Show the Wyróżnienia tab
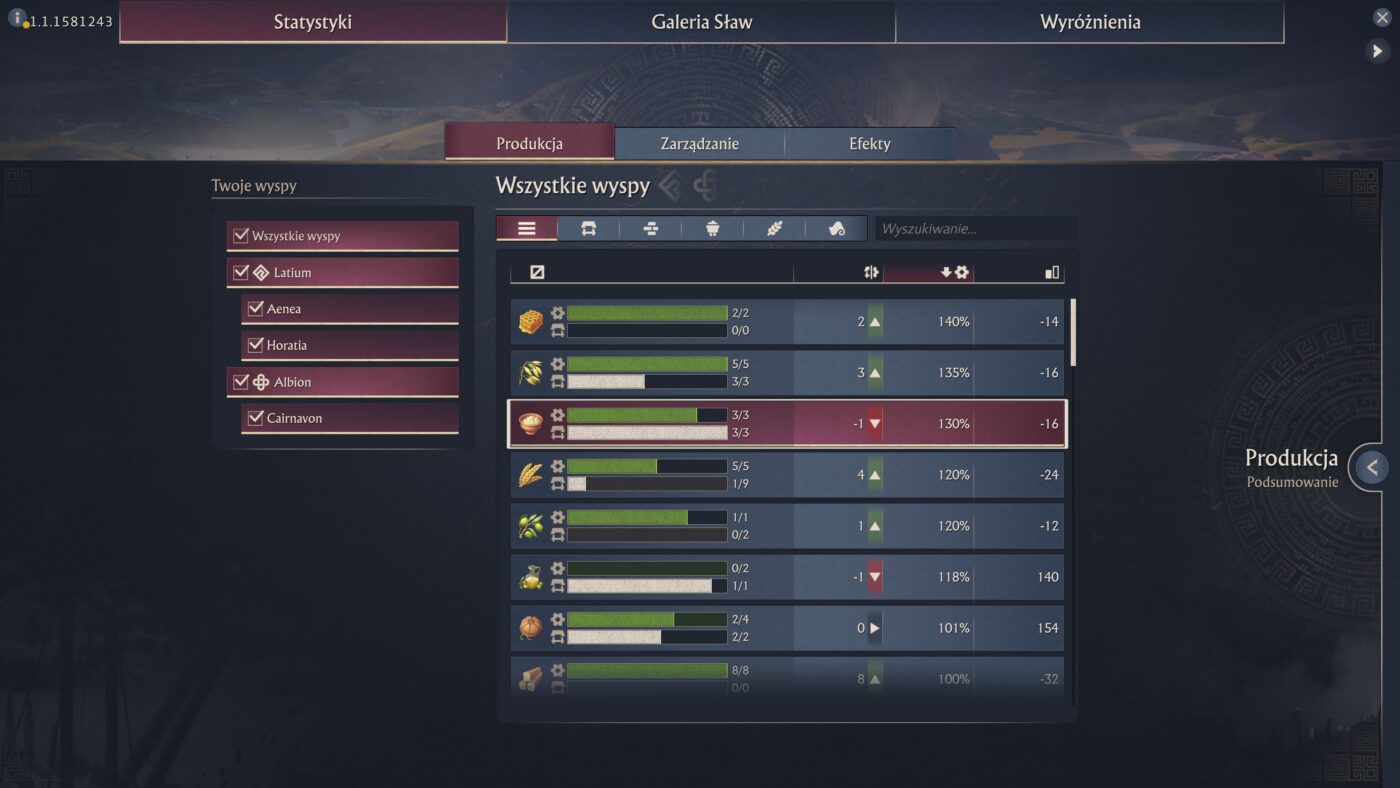Image resolution: width=1400 pixels, height=788 pixels. point(1089,22)
